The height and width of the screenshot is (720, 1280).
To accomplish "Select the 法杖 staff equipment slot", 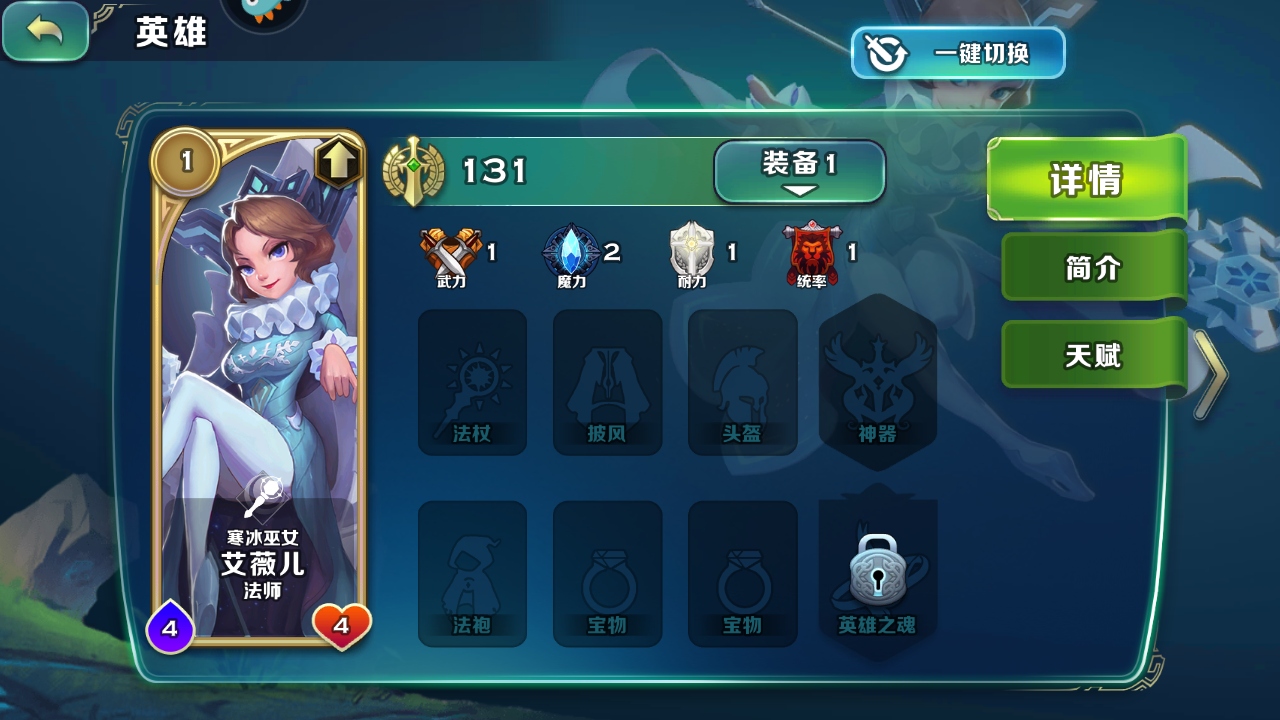I will tap(472, 382).
